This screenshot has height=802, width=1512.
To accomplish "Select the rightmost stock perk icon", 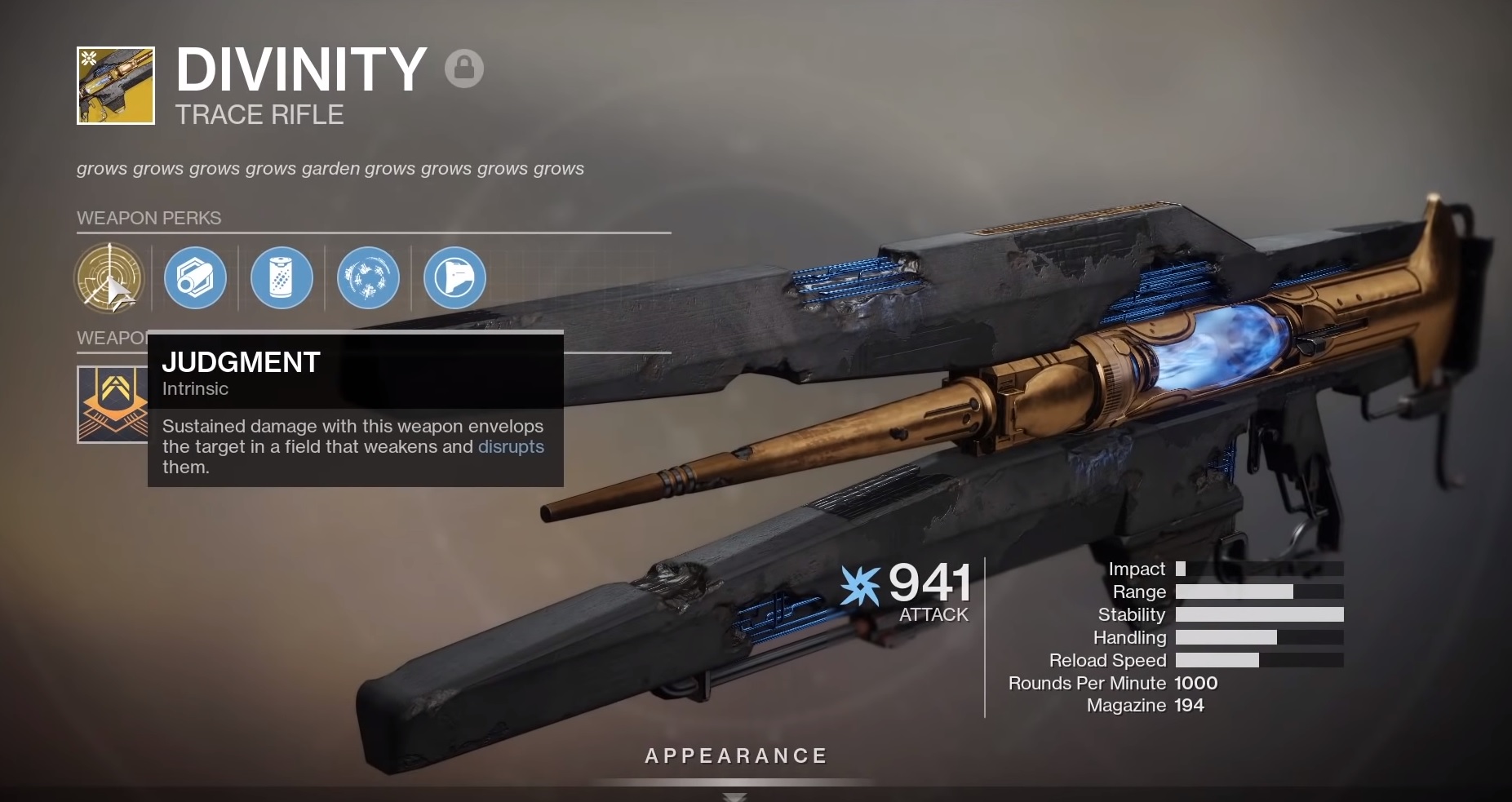I will tap(454, 278).
